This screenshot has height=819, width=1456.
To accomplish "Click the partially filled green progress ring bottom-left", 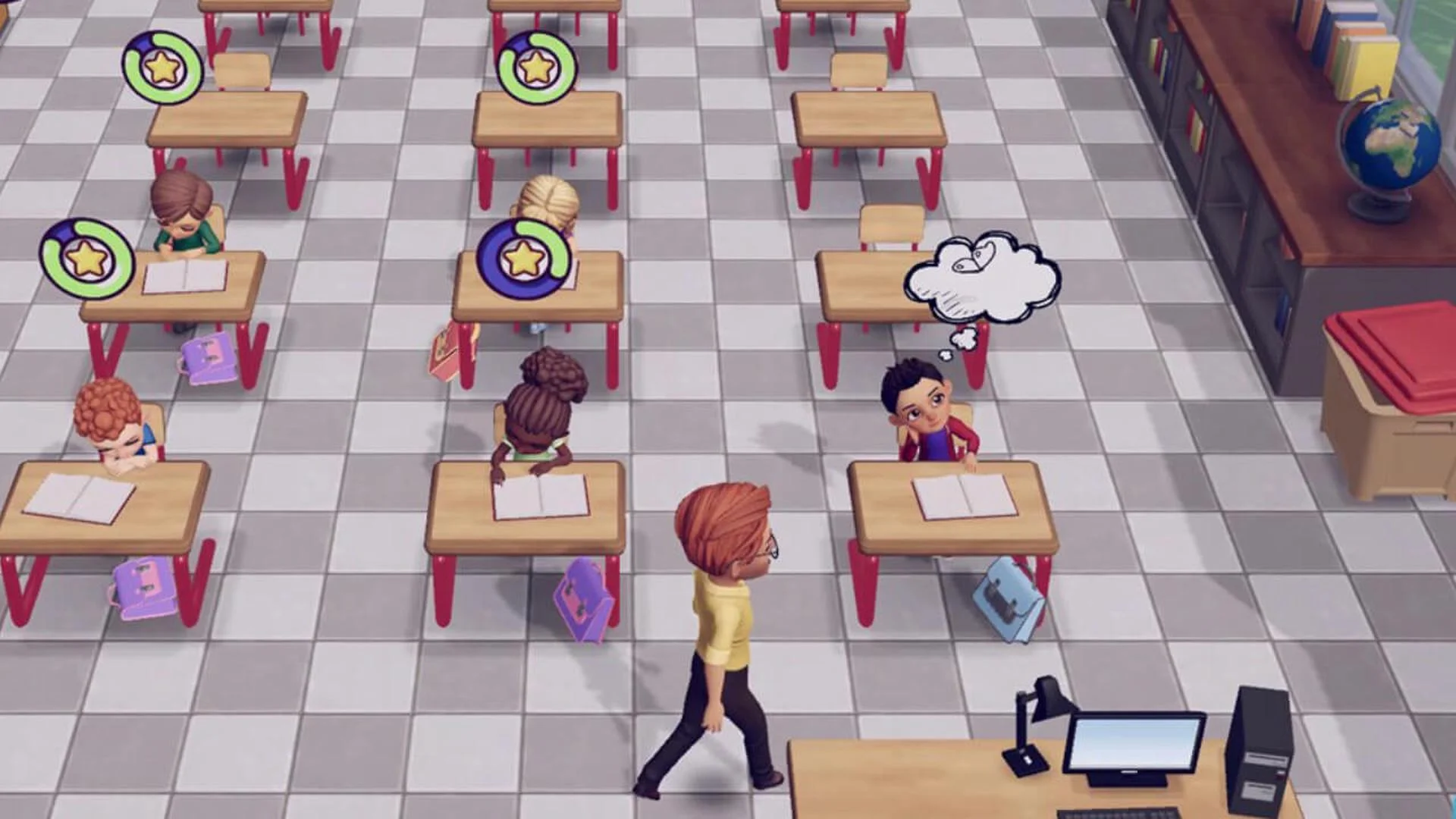I will point(86,258).
